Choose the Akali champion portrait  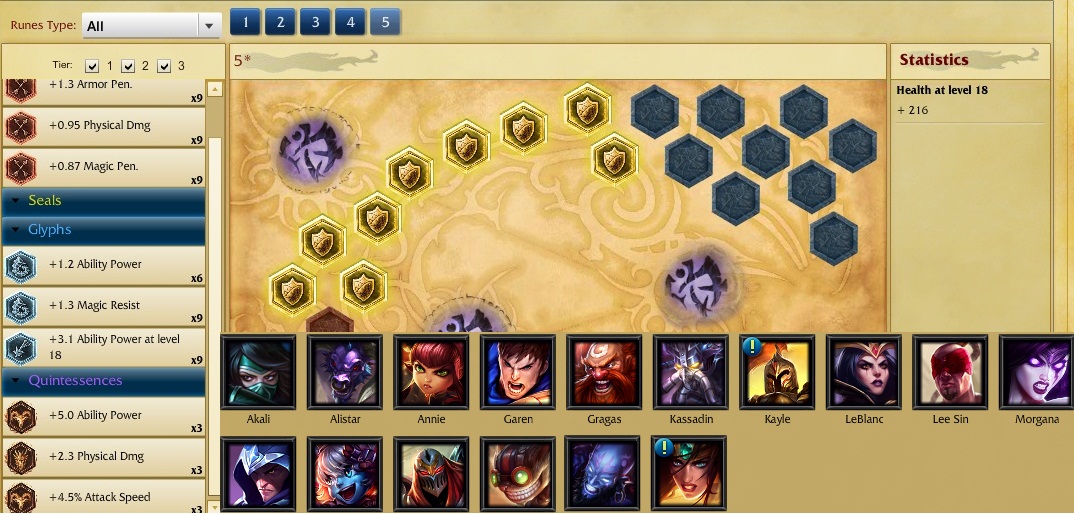258,372
